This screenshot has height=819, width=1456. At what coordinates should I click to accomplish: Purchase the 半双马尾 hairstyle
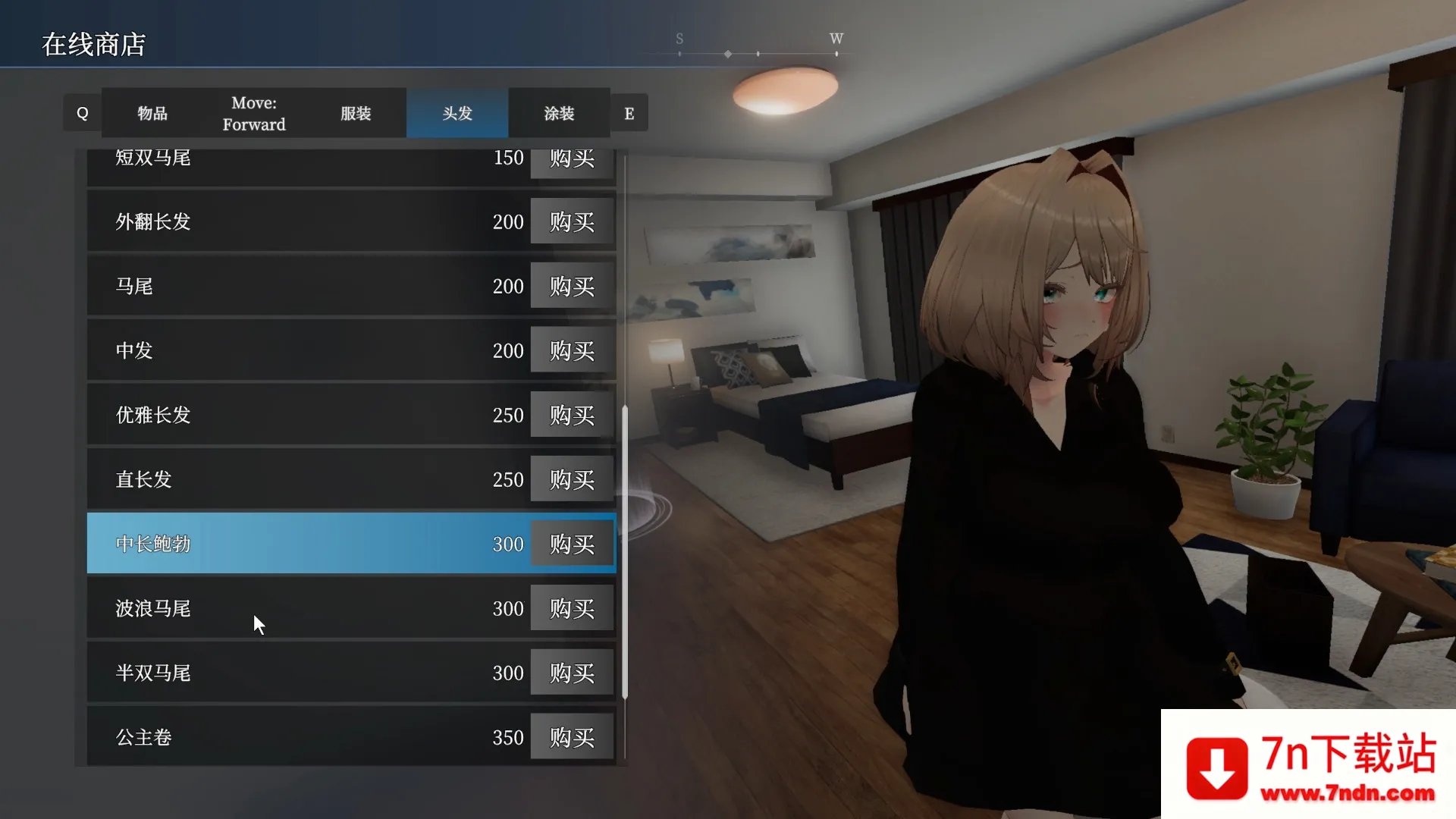tap(572, 673)
